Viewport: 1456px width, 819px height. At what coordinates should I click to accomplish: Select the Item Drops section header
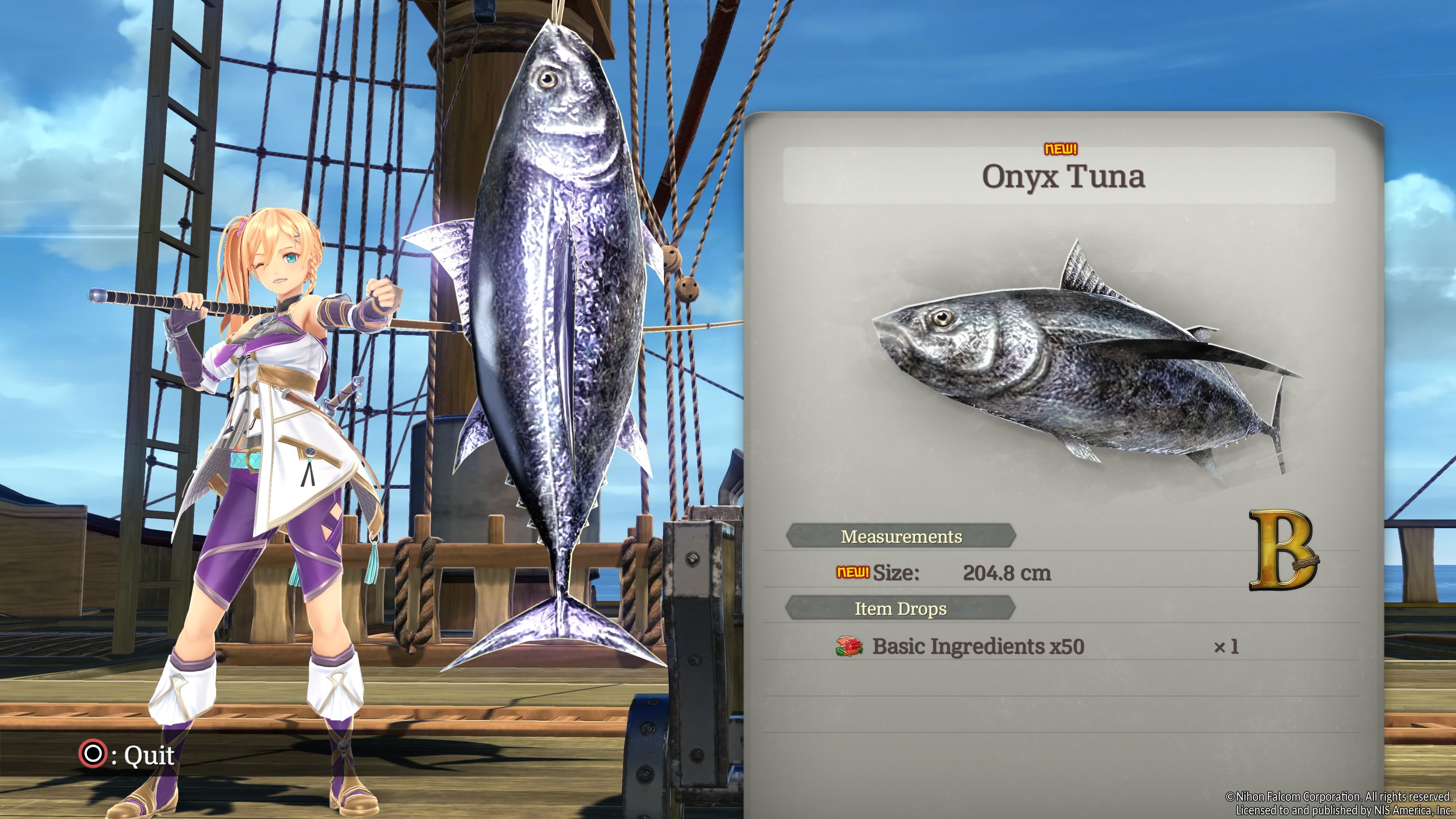[900, 609]
